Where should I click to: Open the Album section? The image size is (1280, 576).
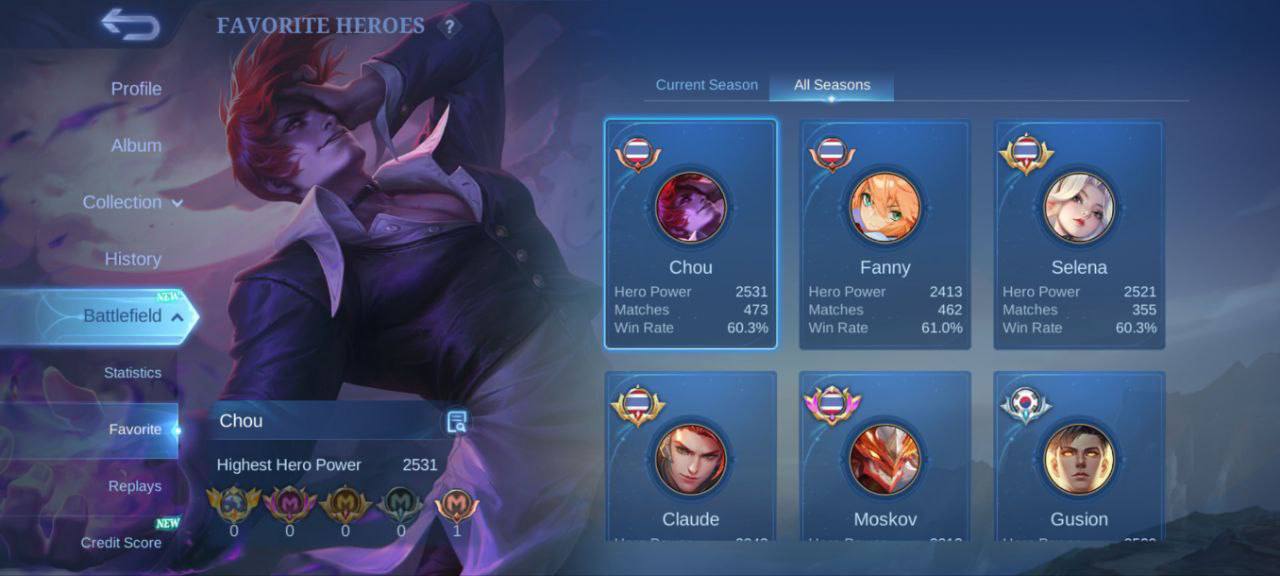136,146
